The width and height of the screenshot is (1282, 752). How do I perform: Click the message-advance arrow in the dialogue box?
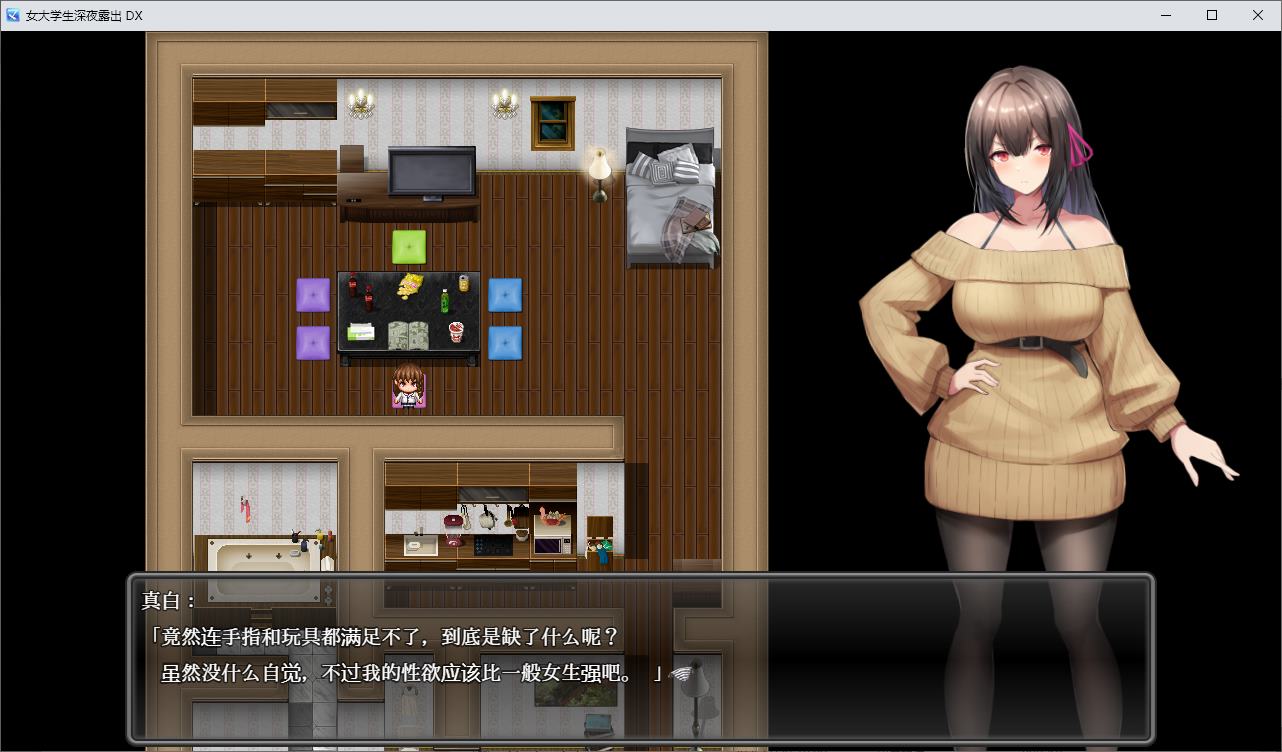tap(684, 674)
